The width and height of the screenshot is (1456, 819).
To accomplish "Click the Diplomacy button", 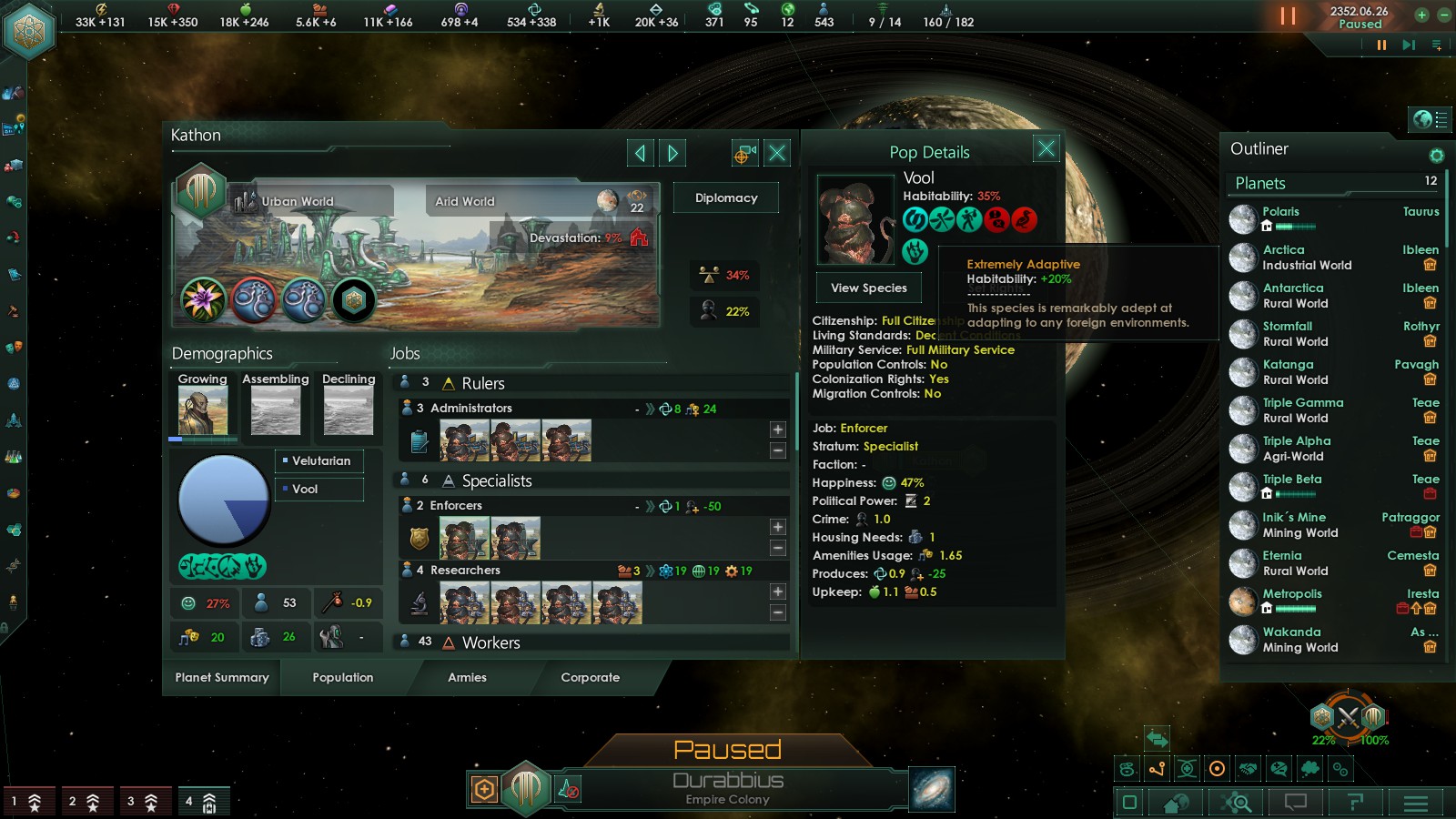I will (725, 197).
